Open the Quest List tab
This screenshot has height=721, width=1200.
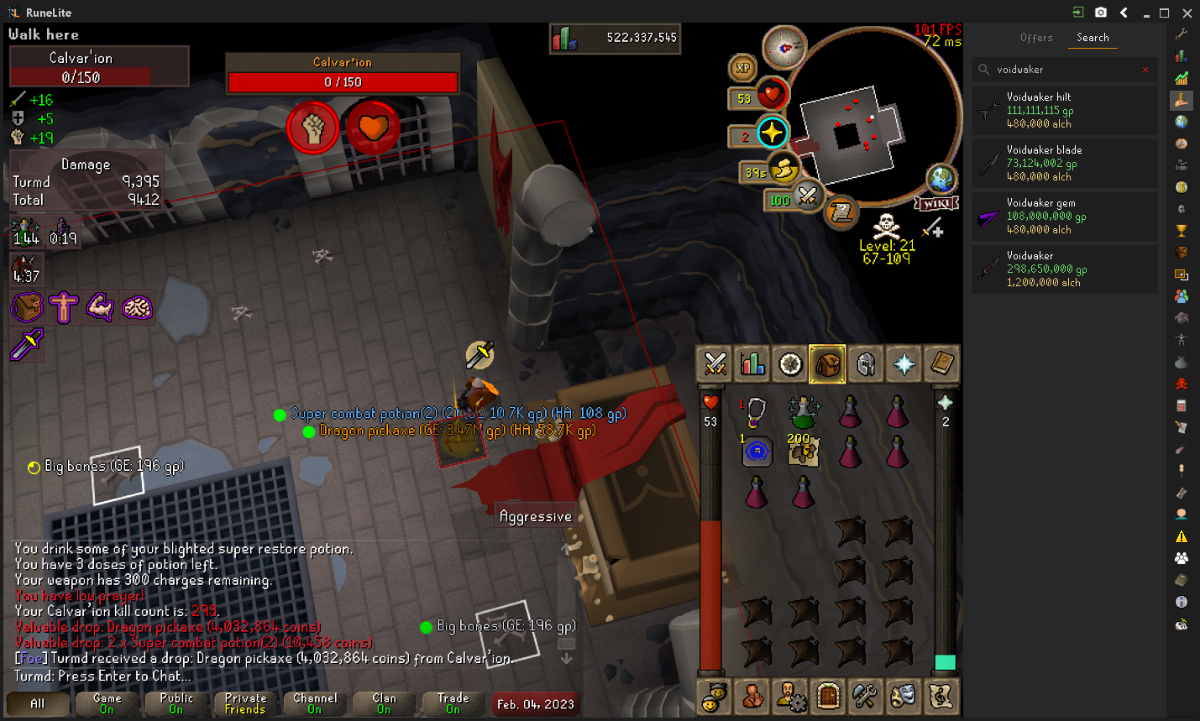point(791,364)
